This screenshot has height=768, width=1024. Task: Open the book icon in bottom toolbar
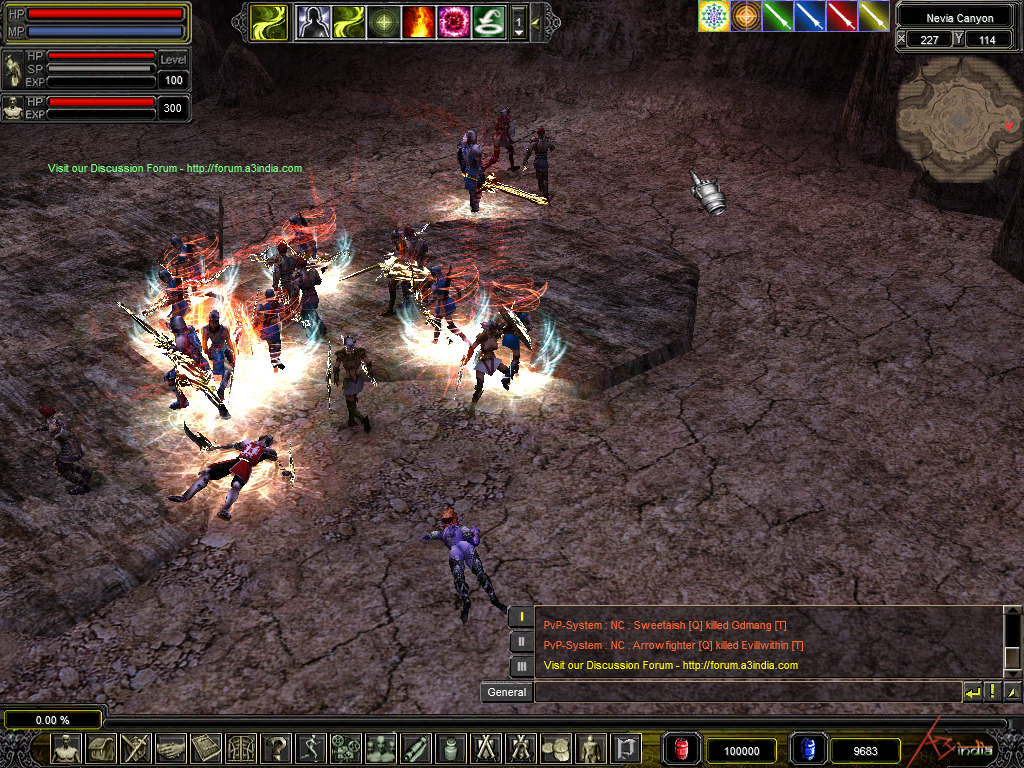point(206,748)
